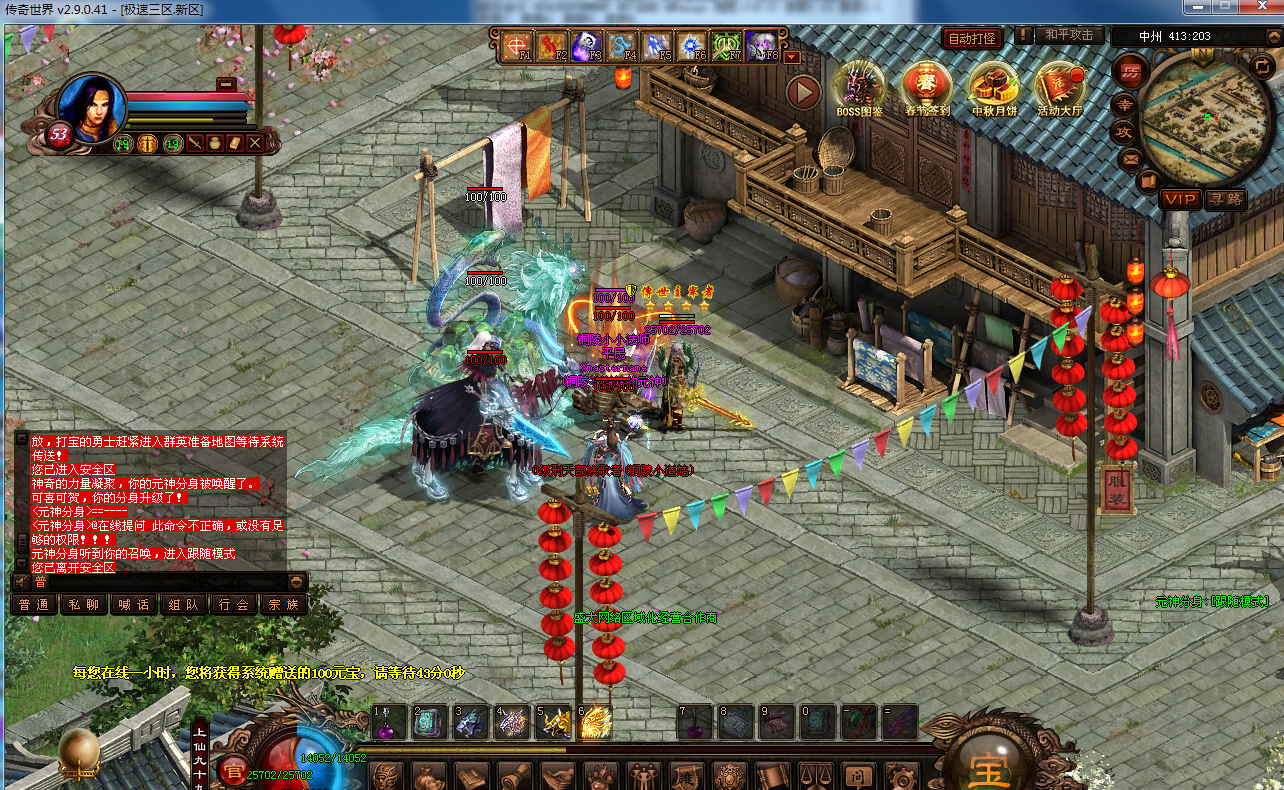Click the character portrait avatar

tap(91, 108)
